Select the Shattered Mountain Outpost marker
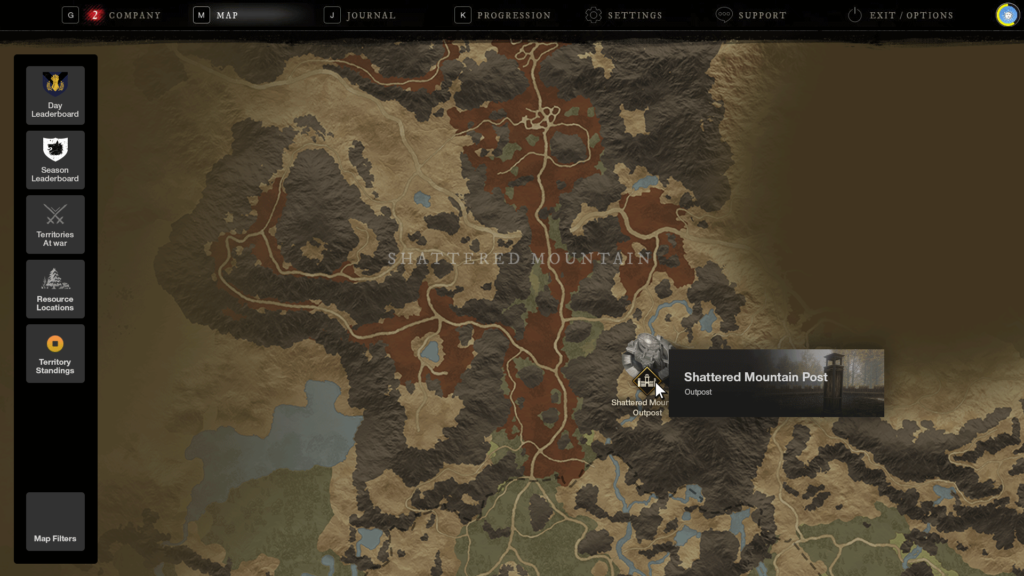 (x=646, y=379)
